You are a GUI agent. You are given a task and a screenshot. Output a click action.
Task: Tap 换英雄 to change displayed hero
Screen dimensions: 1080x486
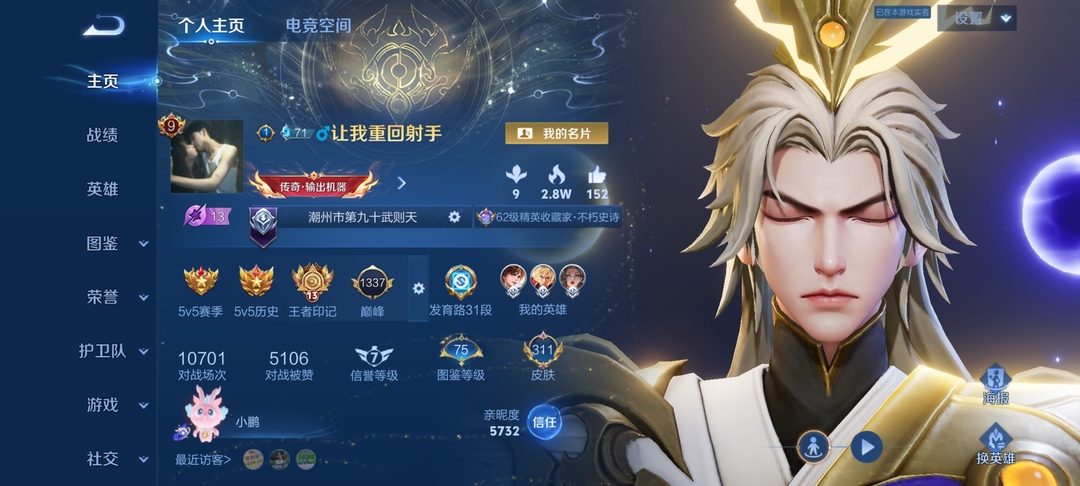click(995, 442)
